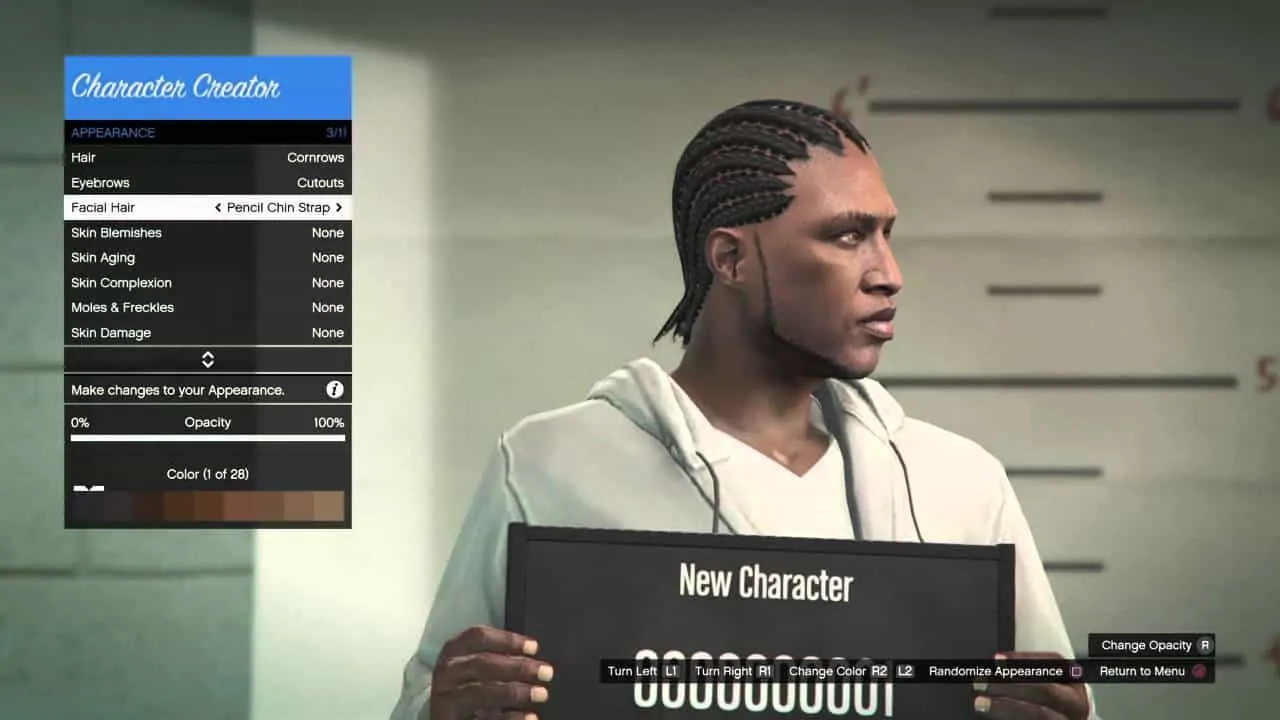Select the Eyebrows row set to Cutouts
The image size is (1280, 720).
click(207, 182)
